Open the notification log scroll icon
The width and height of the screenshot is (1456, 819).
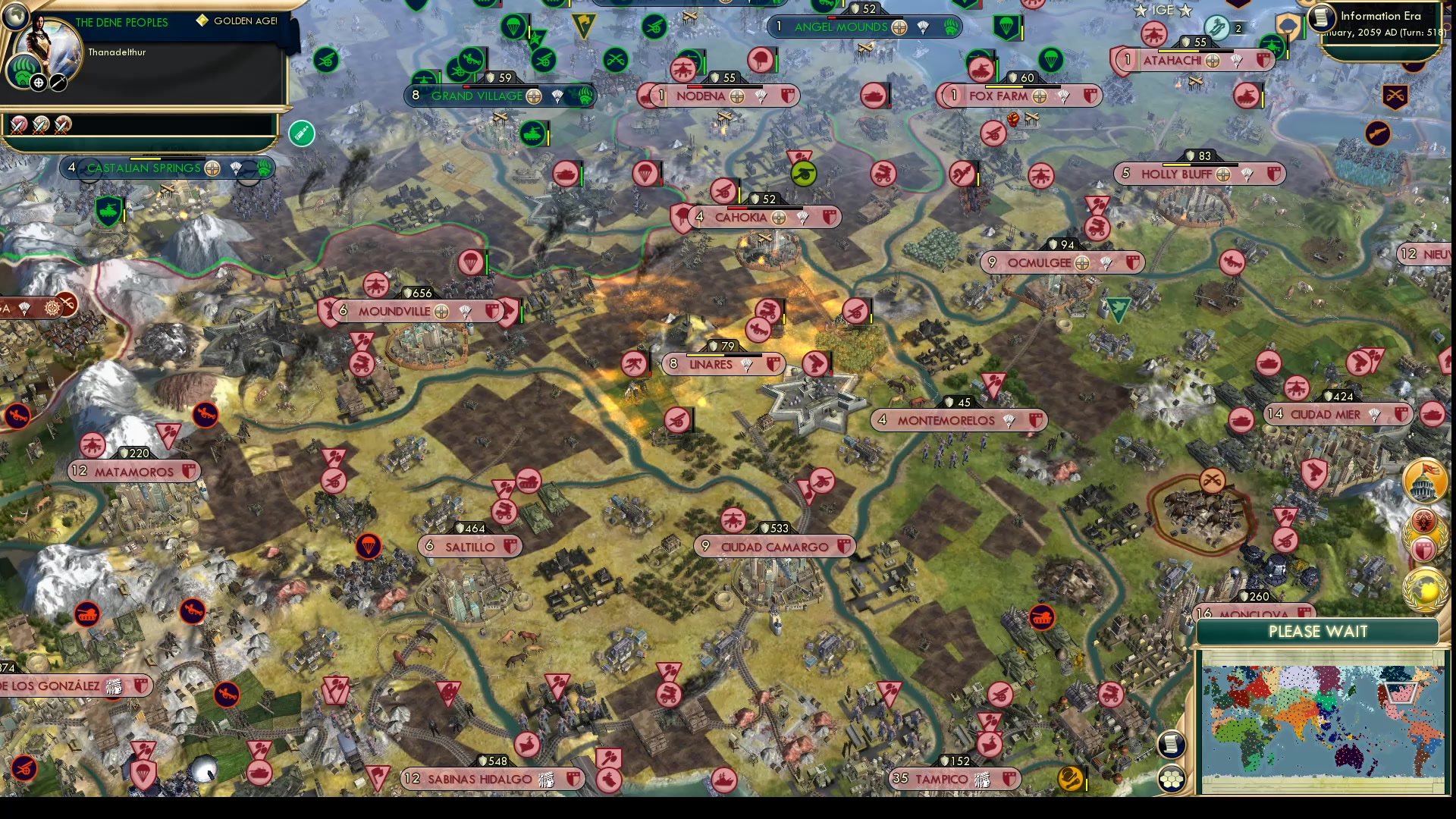[x=1172, y=745]
